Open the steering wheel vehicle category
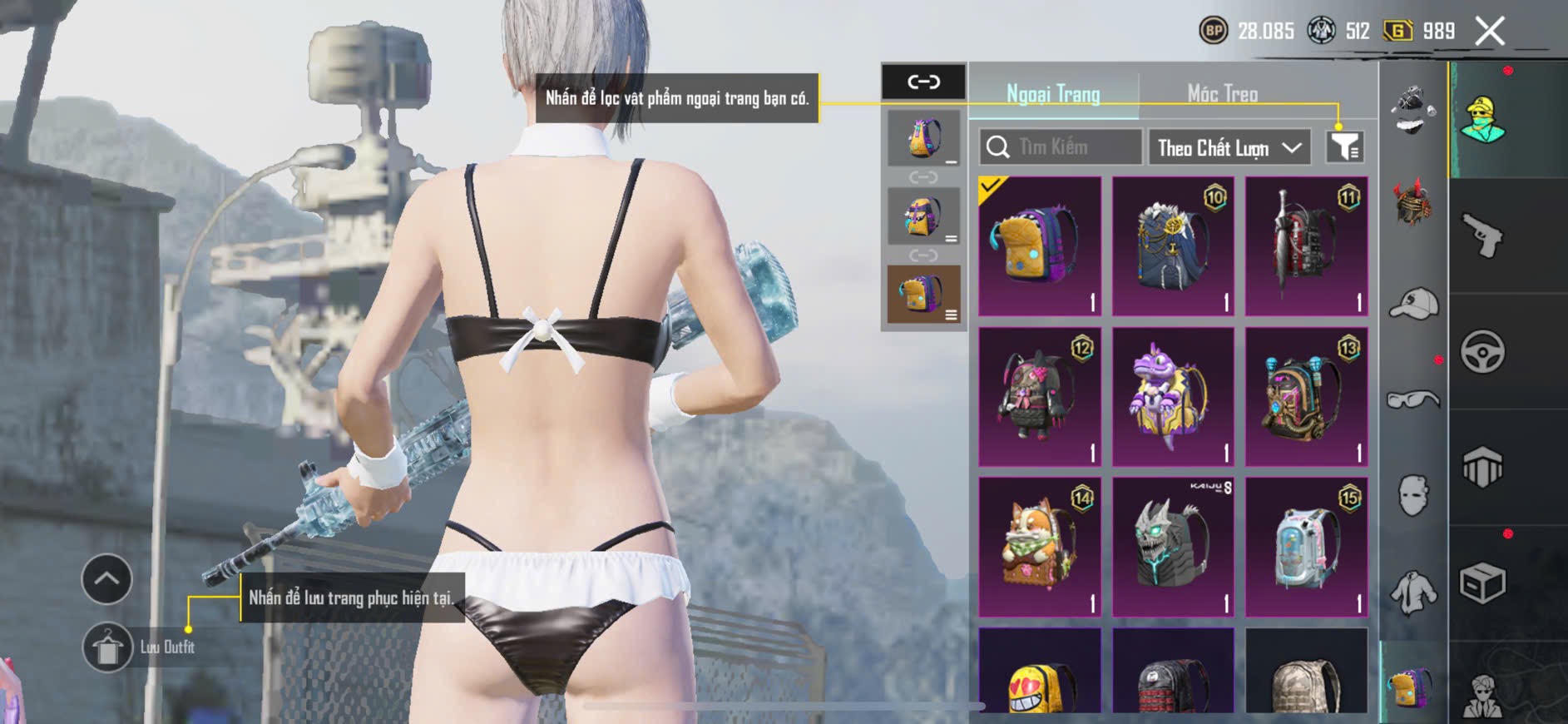The width and height of the screenshot is (1568, 724). point(1482,352)
